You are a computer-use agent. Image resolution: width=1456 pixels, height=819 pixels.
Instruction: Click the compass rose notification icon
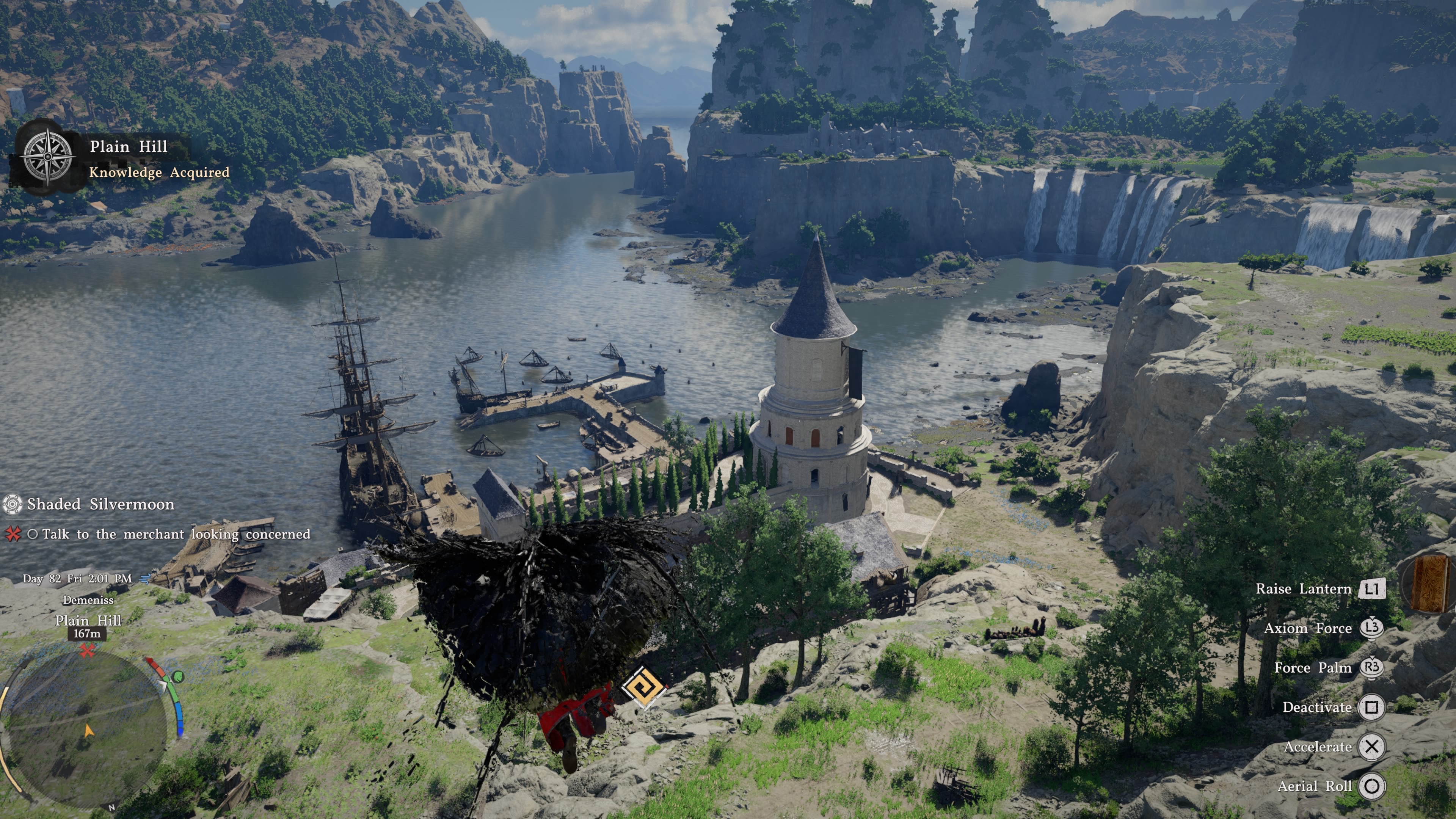pyautogui.click(x=48, y=157)
